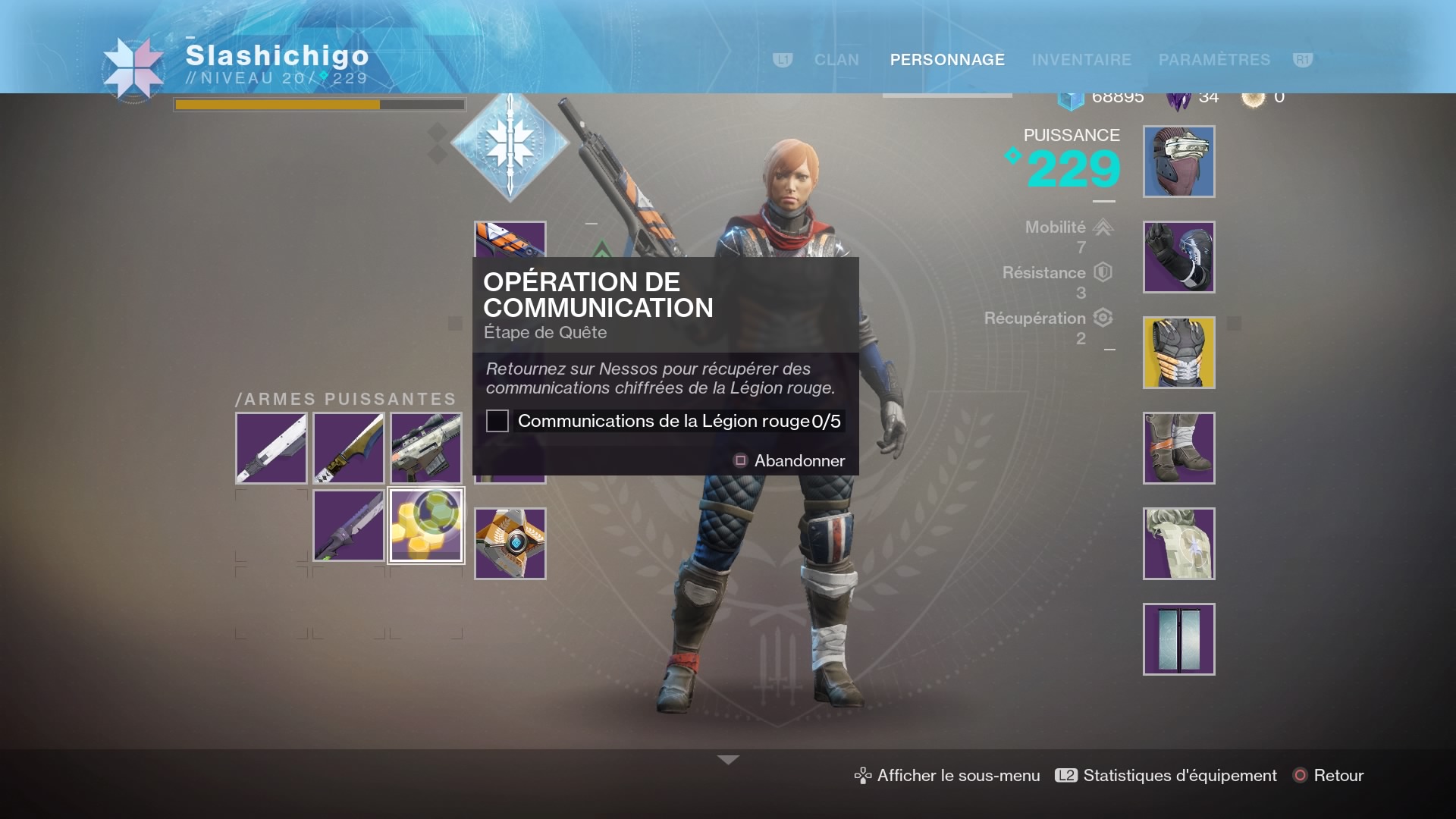Pick the dark purple sword weapon
This screenshot has width=1456, height=819.
[x=349, y=526]
